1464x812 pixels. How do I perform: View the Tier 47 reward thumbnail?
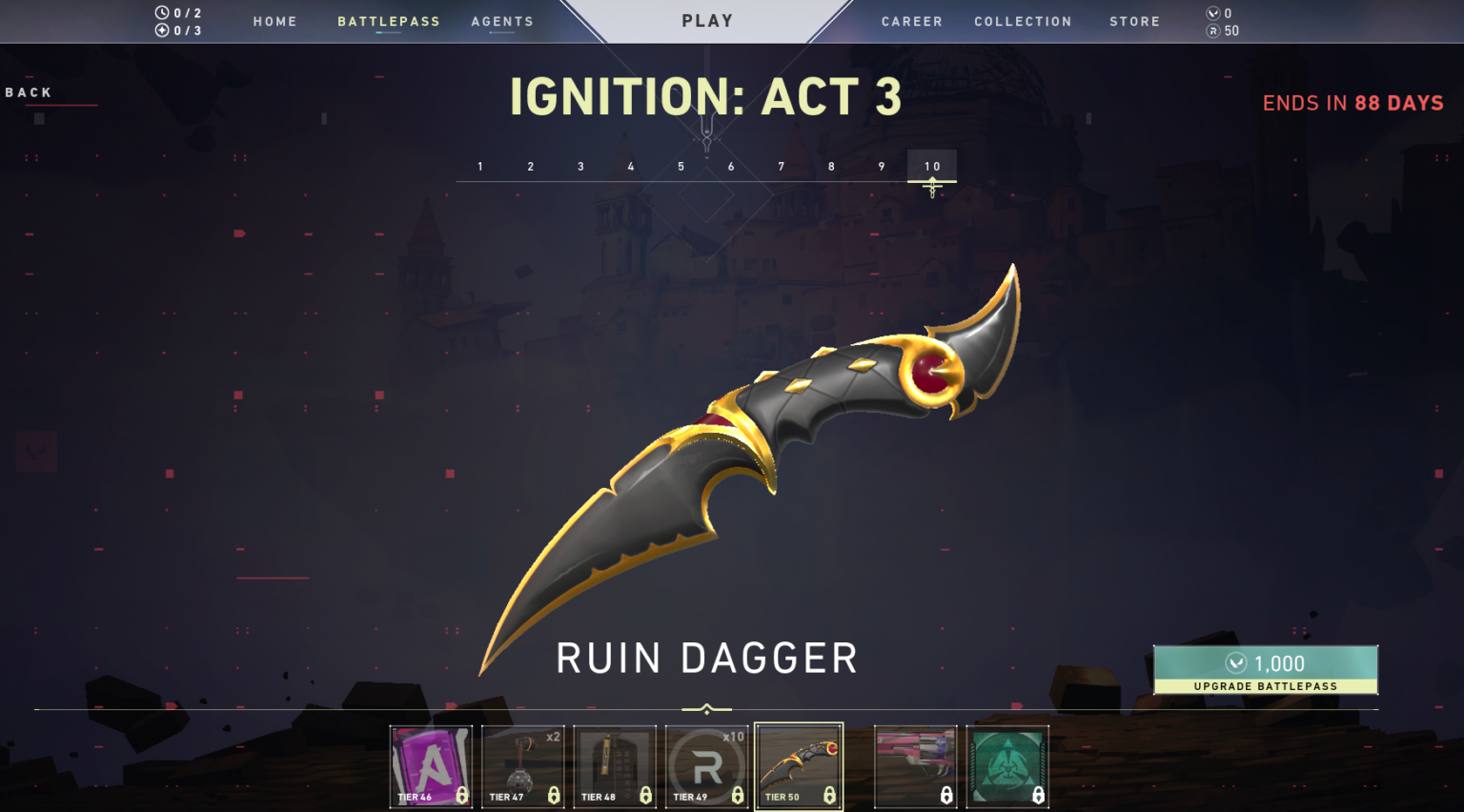point(522,767)
